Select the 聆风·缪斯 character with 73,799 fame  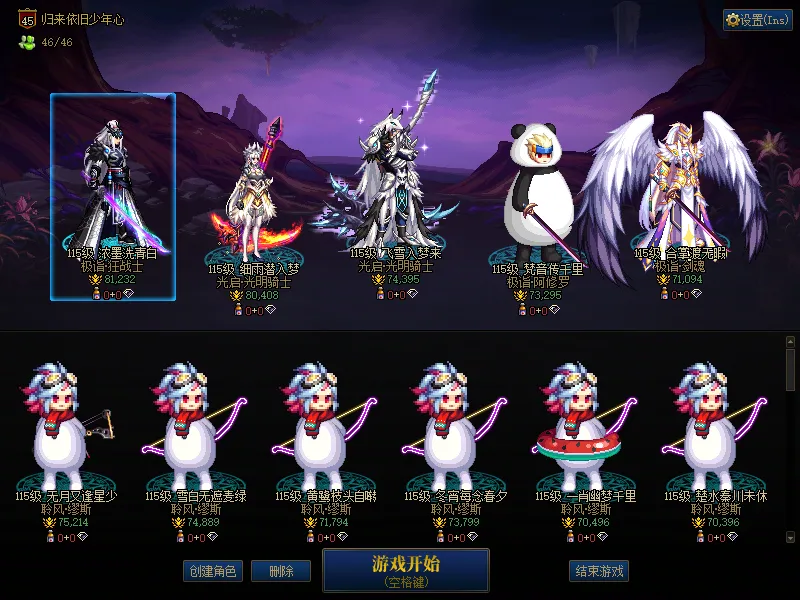coord(454,430)
